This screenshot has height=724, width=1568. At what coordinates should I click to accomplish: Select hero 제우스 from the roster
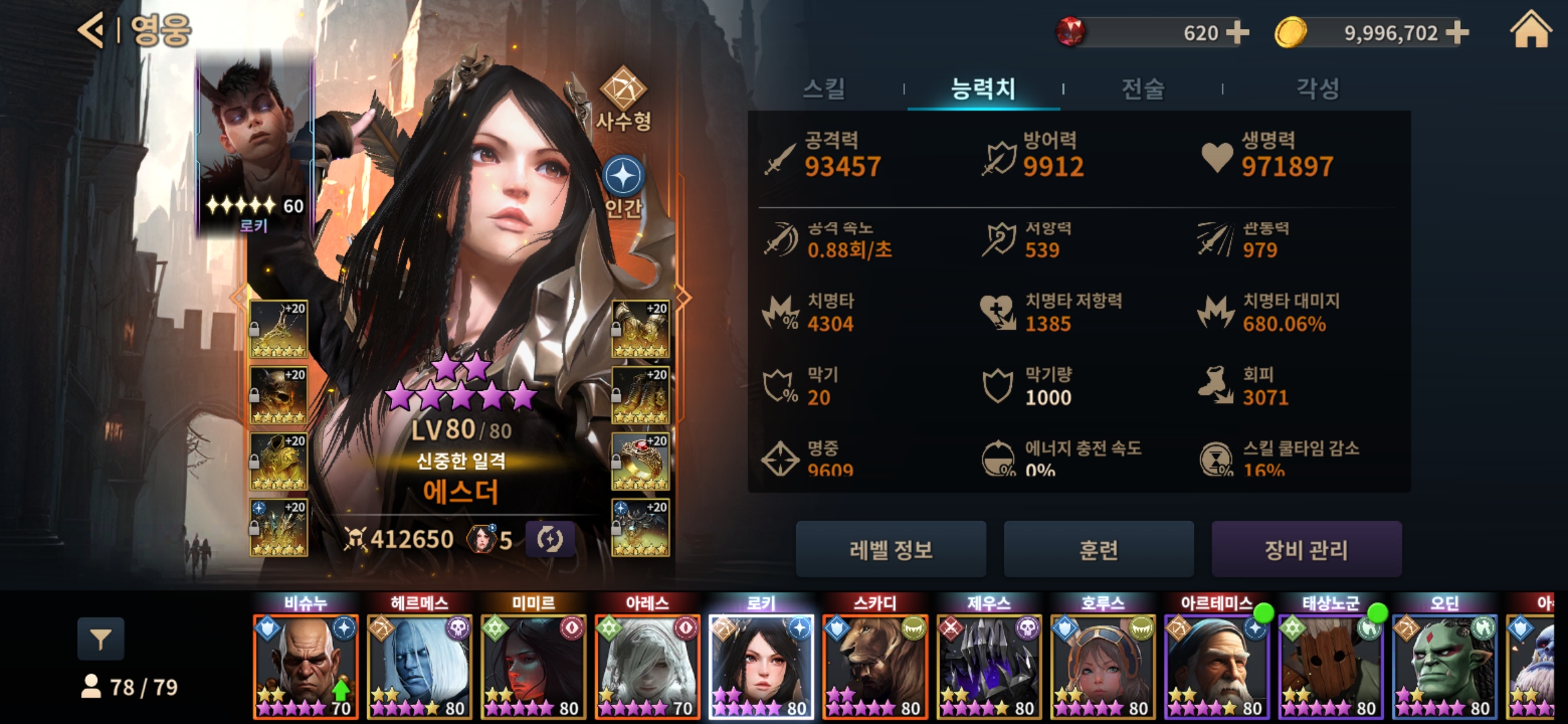tap(989, 665)
